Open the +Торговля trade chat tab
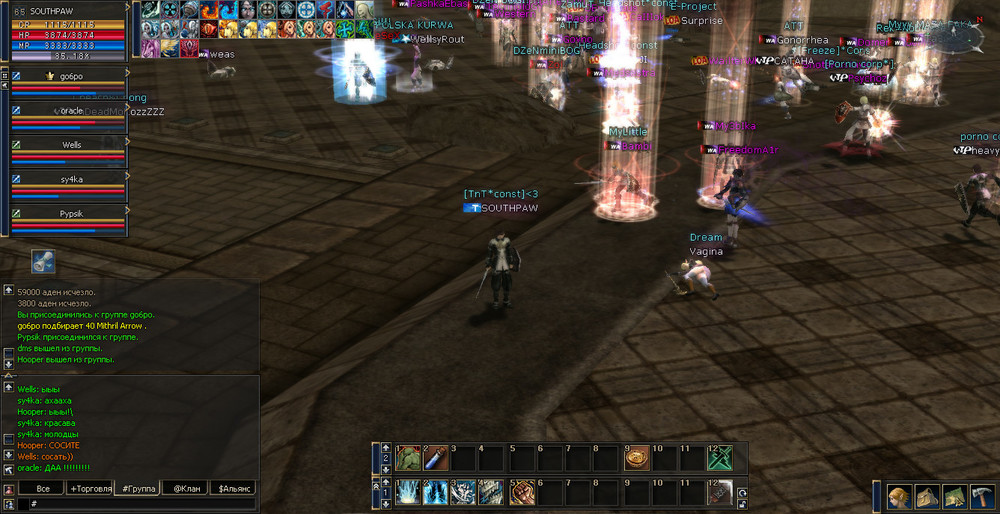Image resolution: width=1000 pixels, height=514 pixels. pos(89,488)
